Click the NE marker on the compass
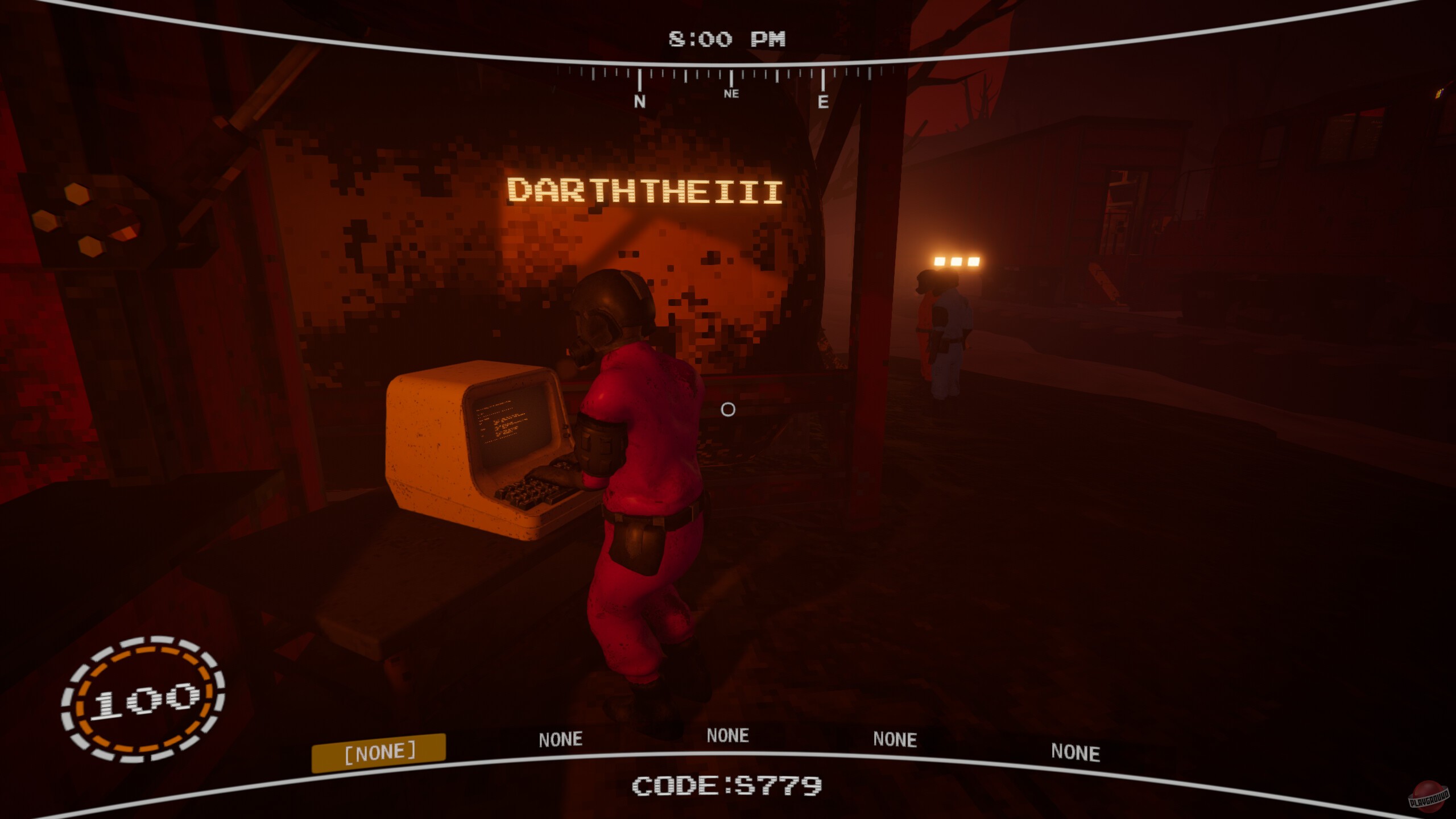The image size is (1456, 819). coord(731,94)
